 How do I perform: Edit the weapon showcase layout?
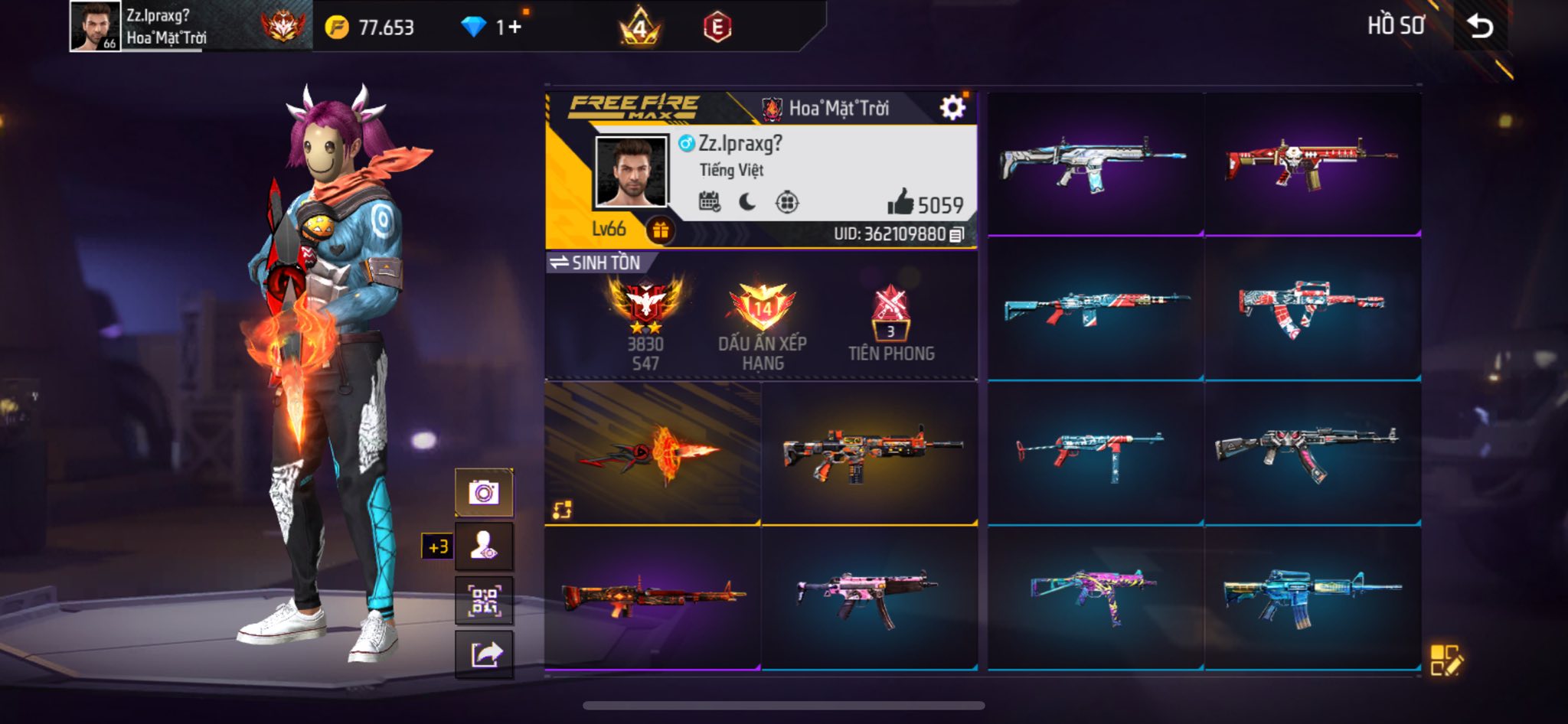point(1446,660)
